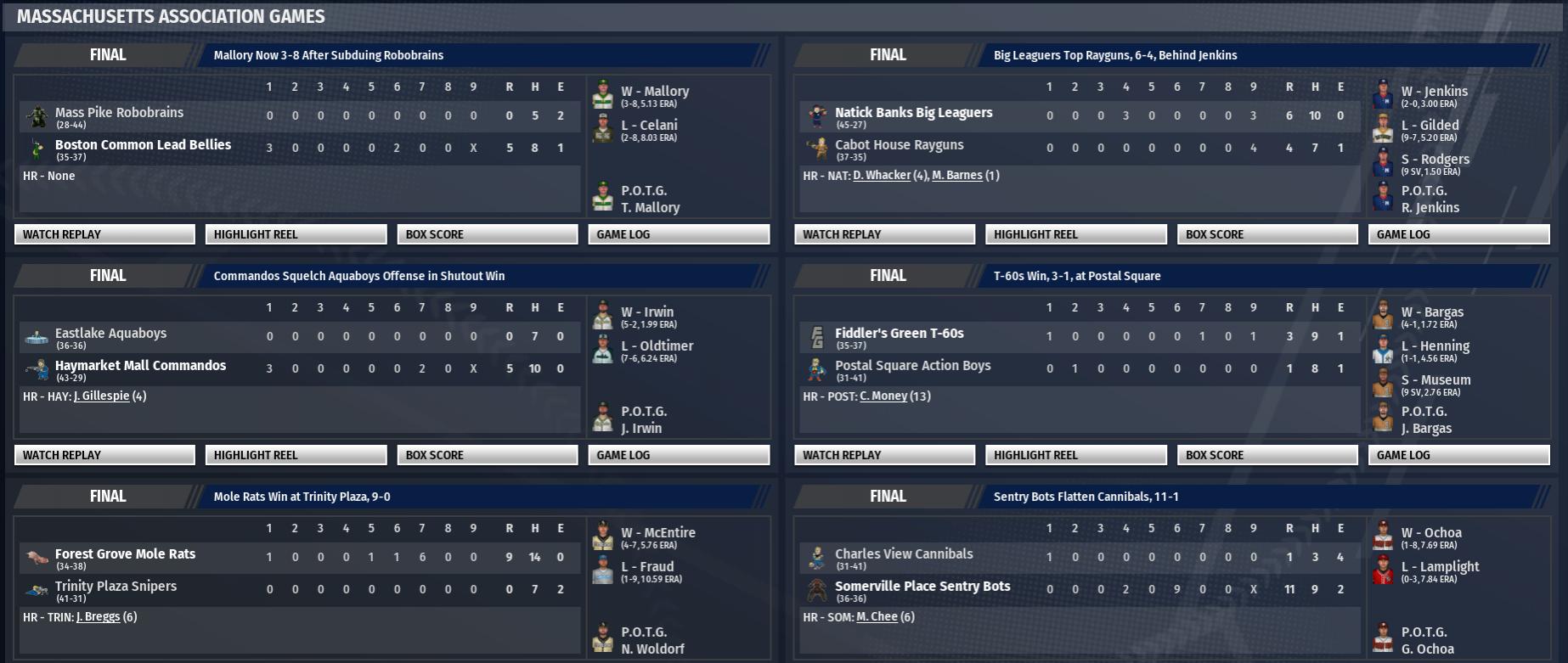Viewport: 1568px width, 663px height.
Task: Watch replay of Robobrains vs Lead Bellies game
Action: [x=104, y=234]
